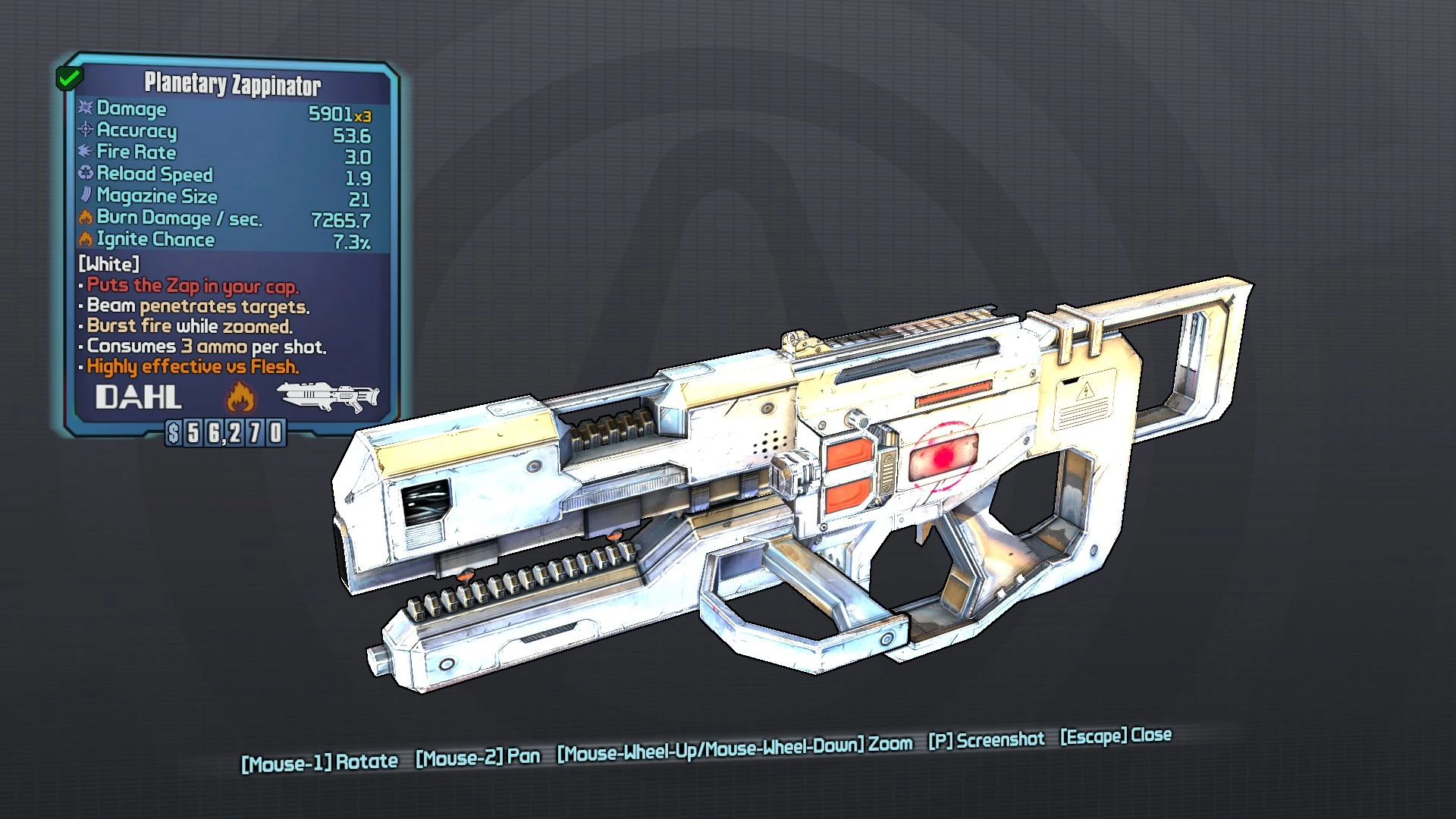Click the Fire Rate arrow icon

[86, 152]
